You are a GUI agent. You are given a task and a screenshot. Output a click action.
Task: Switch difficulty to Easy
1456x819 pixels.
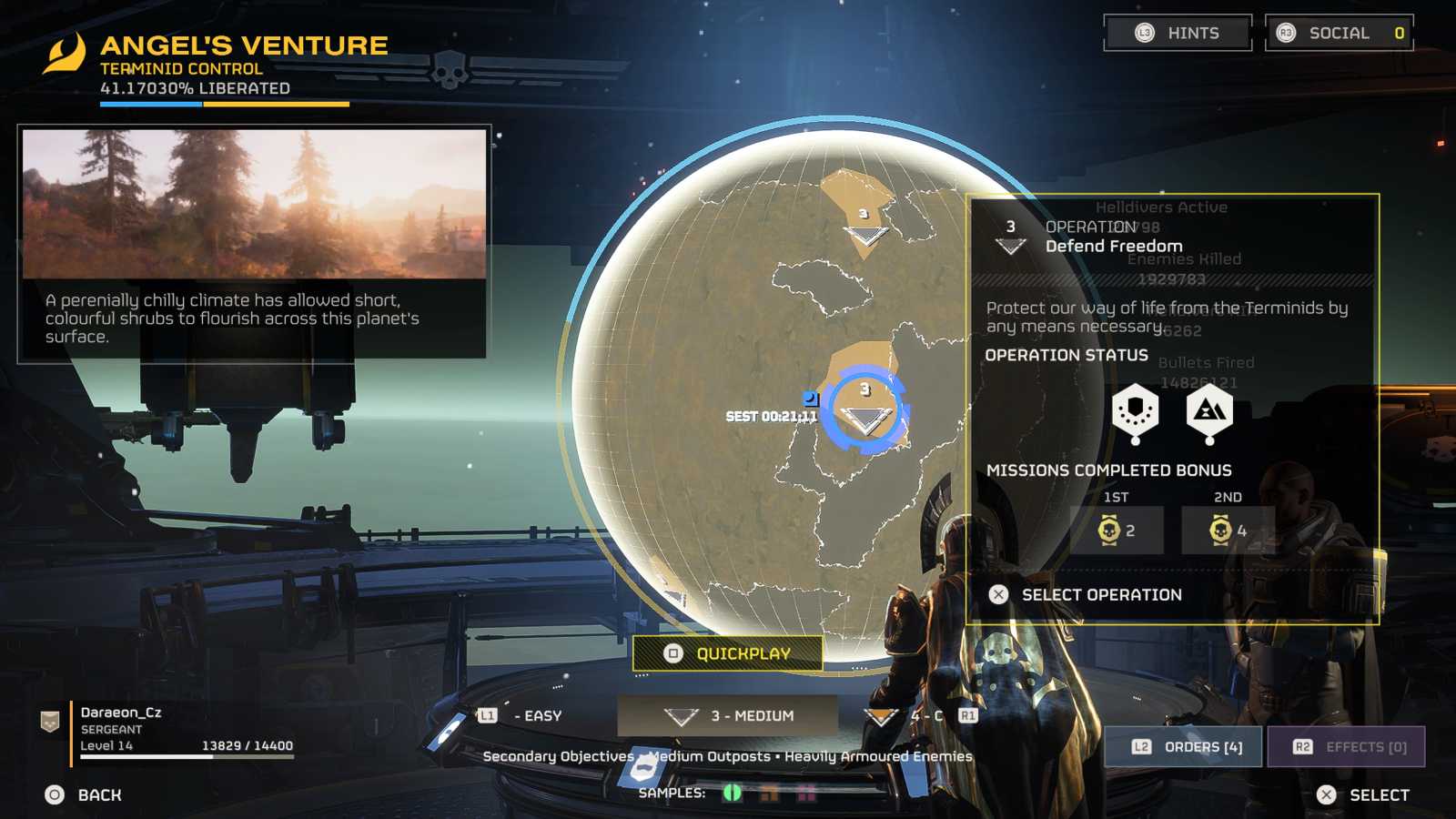(x=526, y=716)
